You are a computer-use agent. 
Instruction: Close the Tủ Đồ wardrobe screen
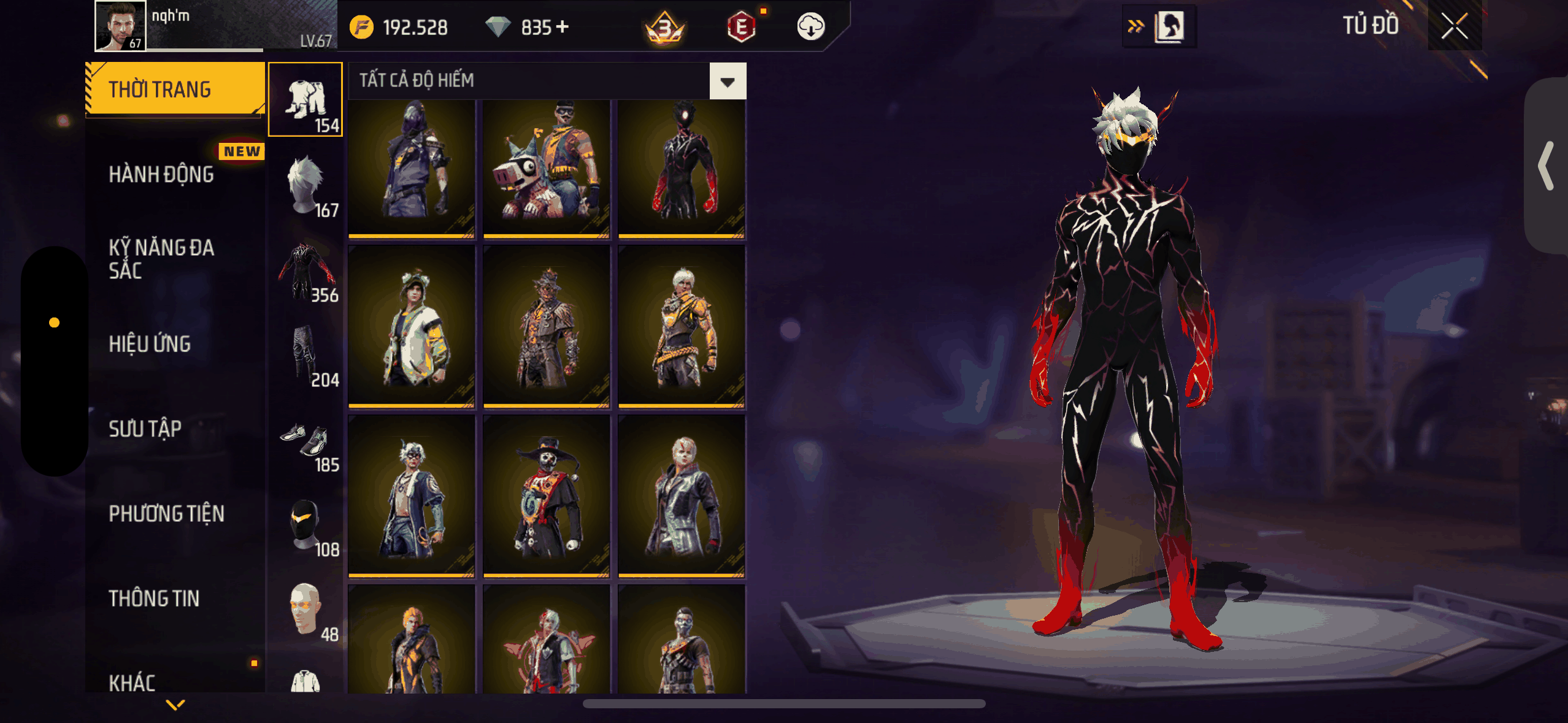tap(1454, 26)
